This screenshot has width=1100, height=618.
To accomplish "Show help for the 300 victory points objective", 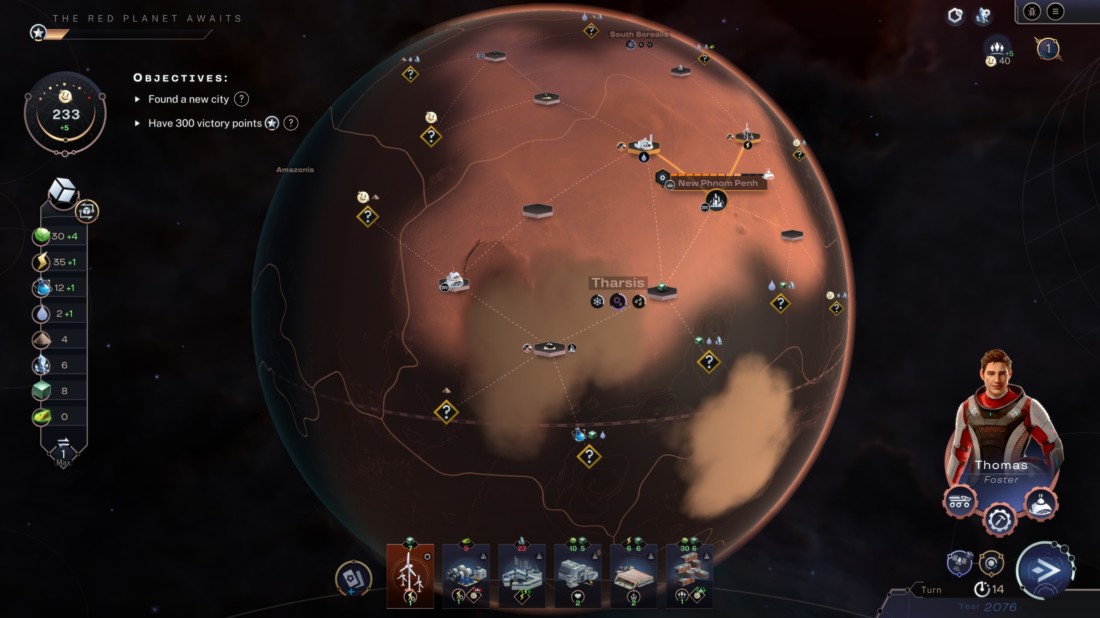I will point(290,123).
